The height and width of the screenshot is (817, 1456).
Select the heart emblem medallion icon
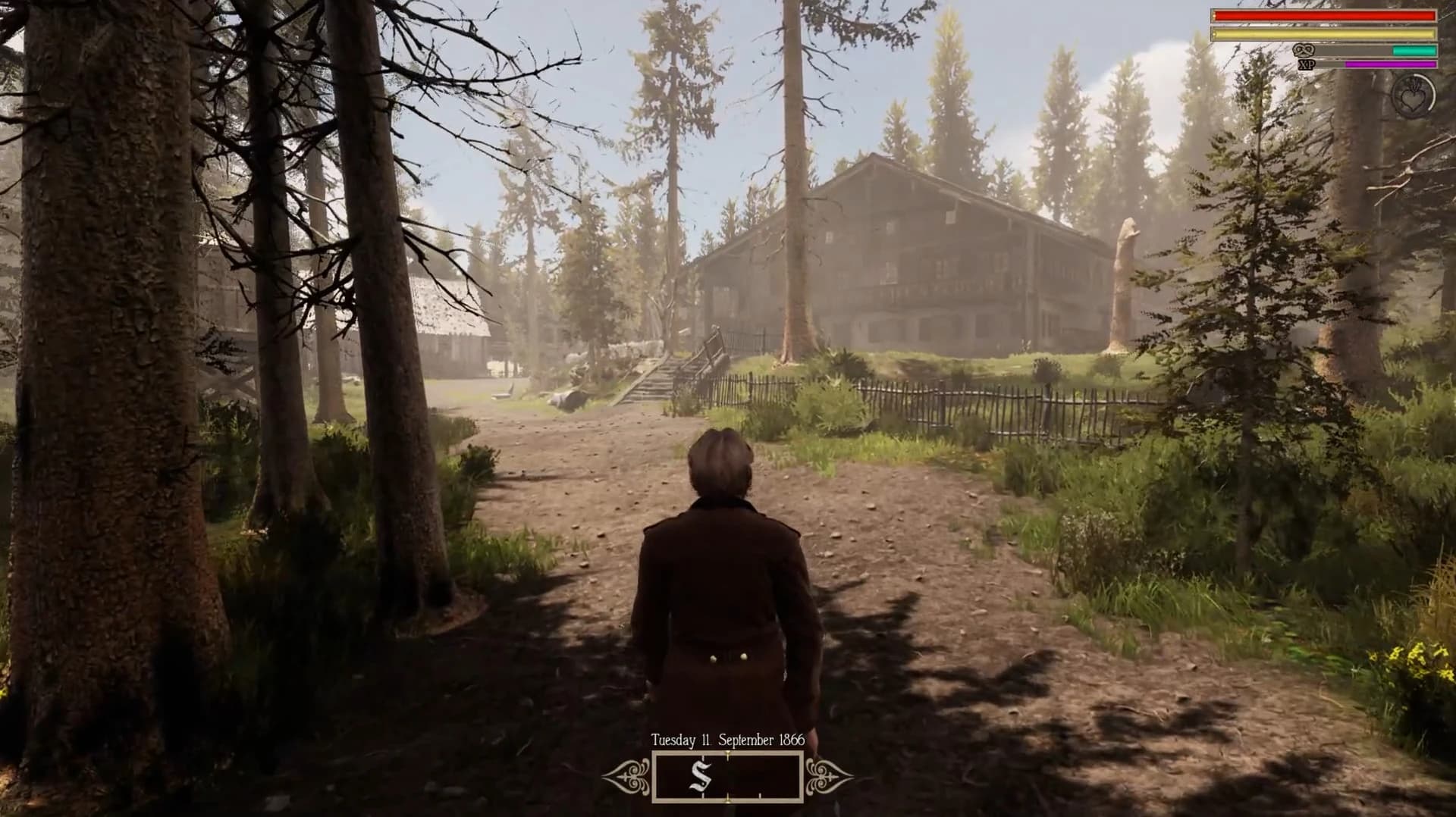click(1413, 98)
